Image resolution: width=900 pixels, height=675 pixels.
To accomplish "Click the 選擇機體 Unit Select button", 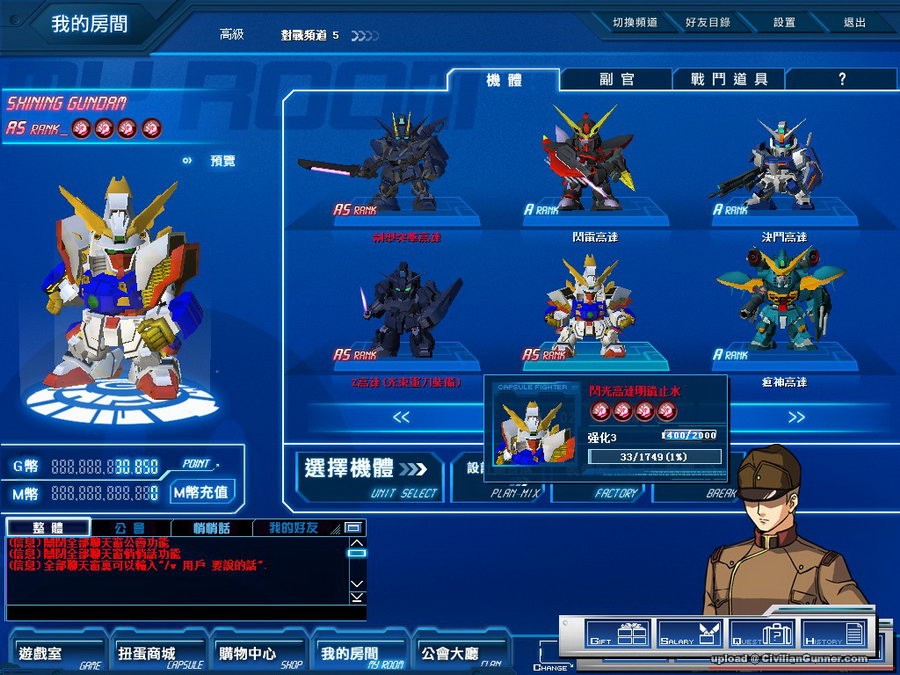I will tap(367, 475).
